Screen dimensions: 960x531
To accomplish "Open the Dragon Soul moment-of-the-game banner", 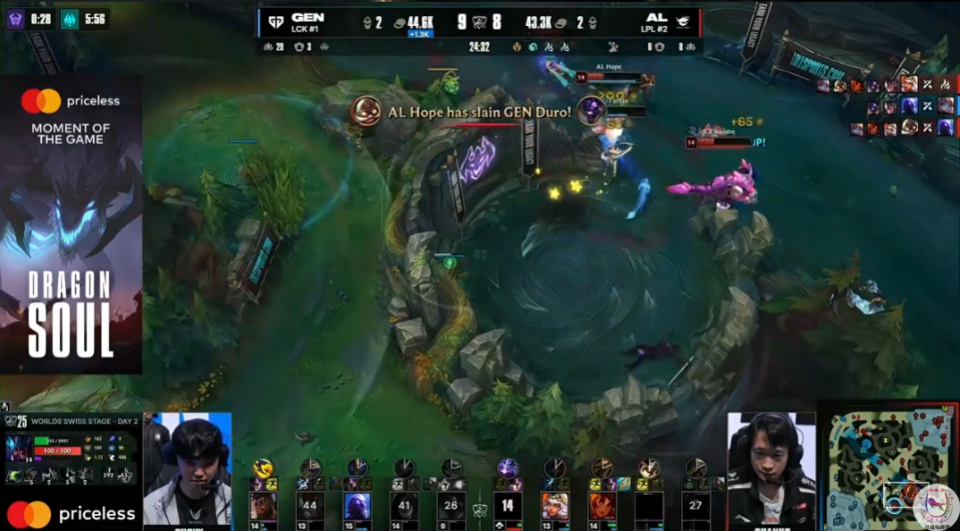I will click(x=70, y=225).
